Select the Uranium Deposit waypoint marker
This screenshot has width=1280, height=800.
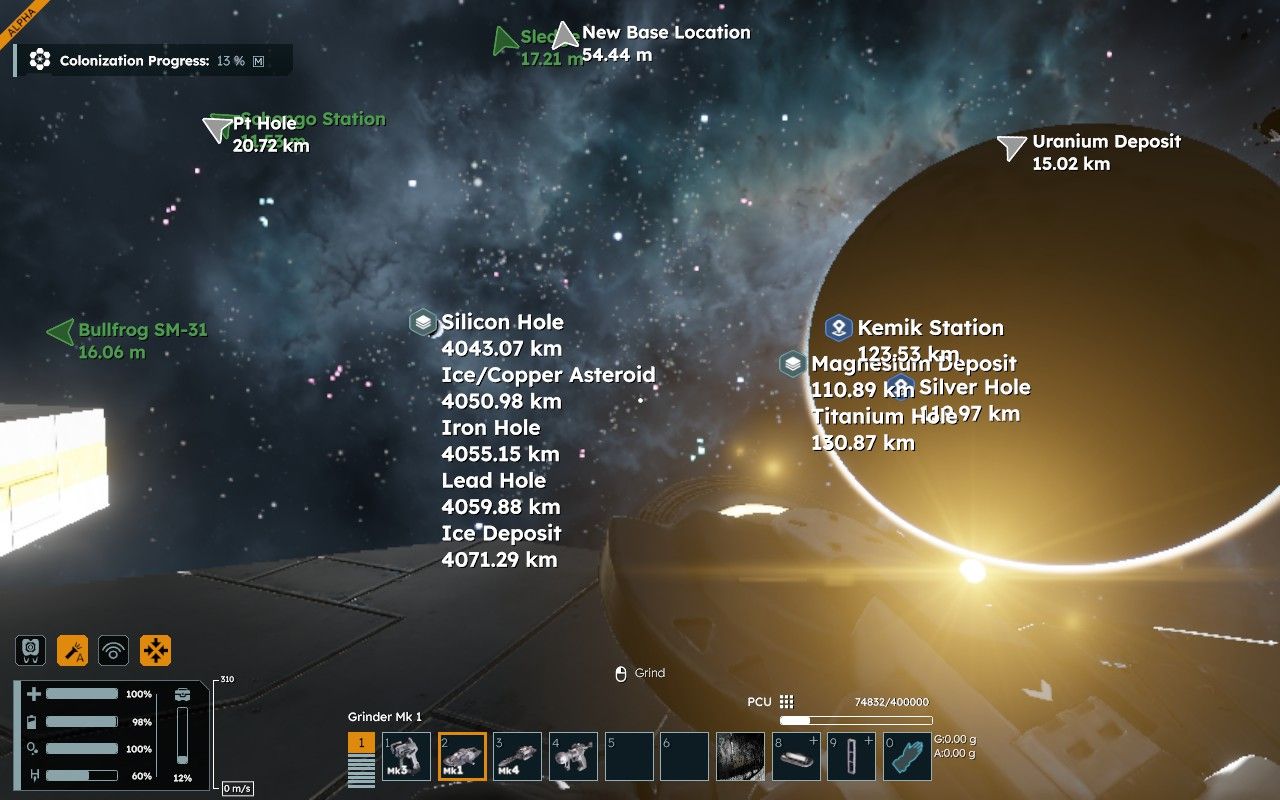tap(1012, 147)
